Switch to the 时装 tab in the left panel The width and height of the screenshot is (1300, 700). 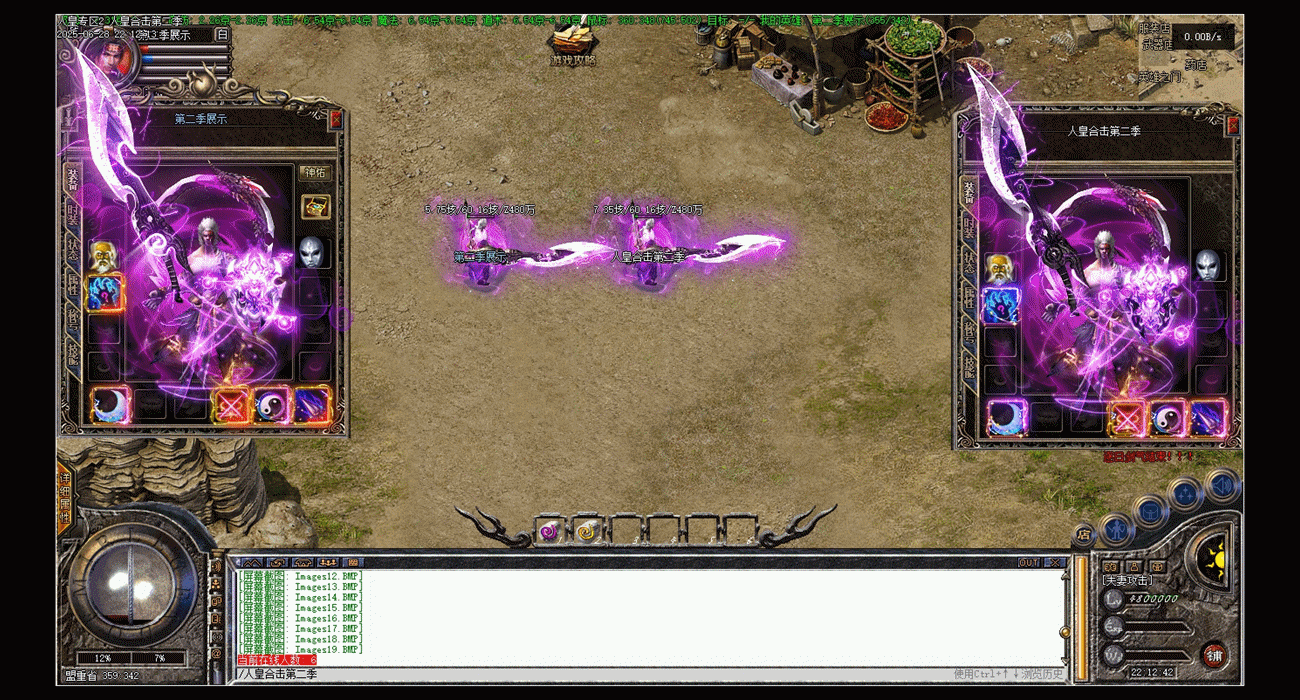(x=73, y=214)
